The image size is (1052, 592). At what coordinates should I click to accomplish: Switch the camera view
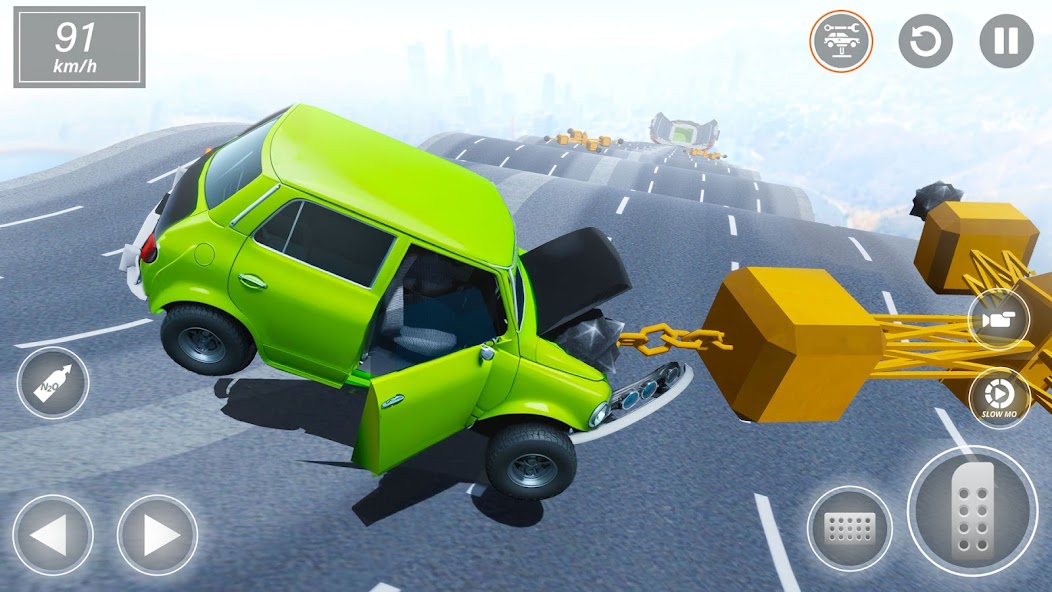tap(999, 320)
